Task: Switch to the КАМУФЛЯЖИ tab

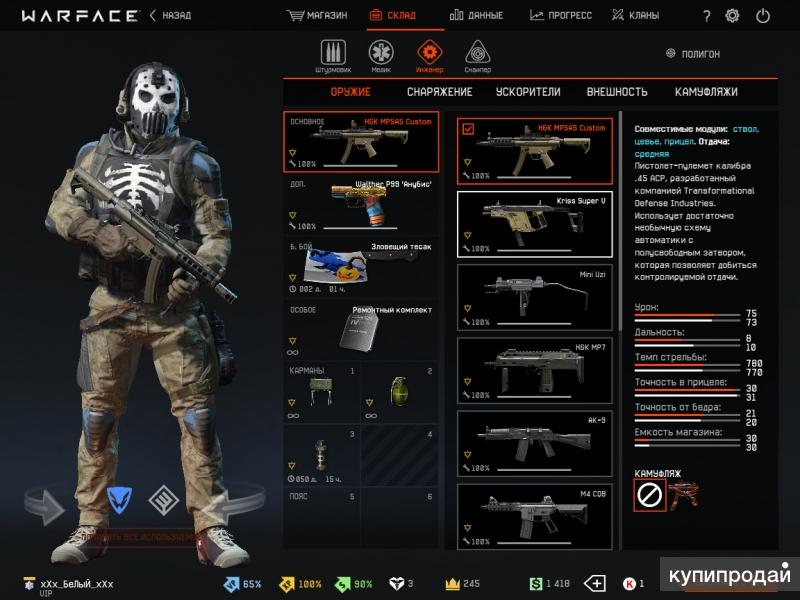Action: coord(706,92)
